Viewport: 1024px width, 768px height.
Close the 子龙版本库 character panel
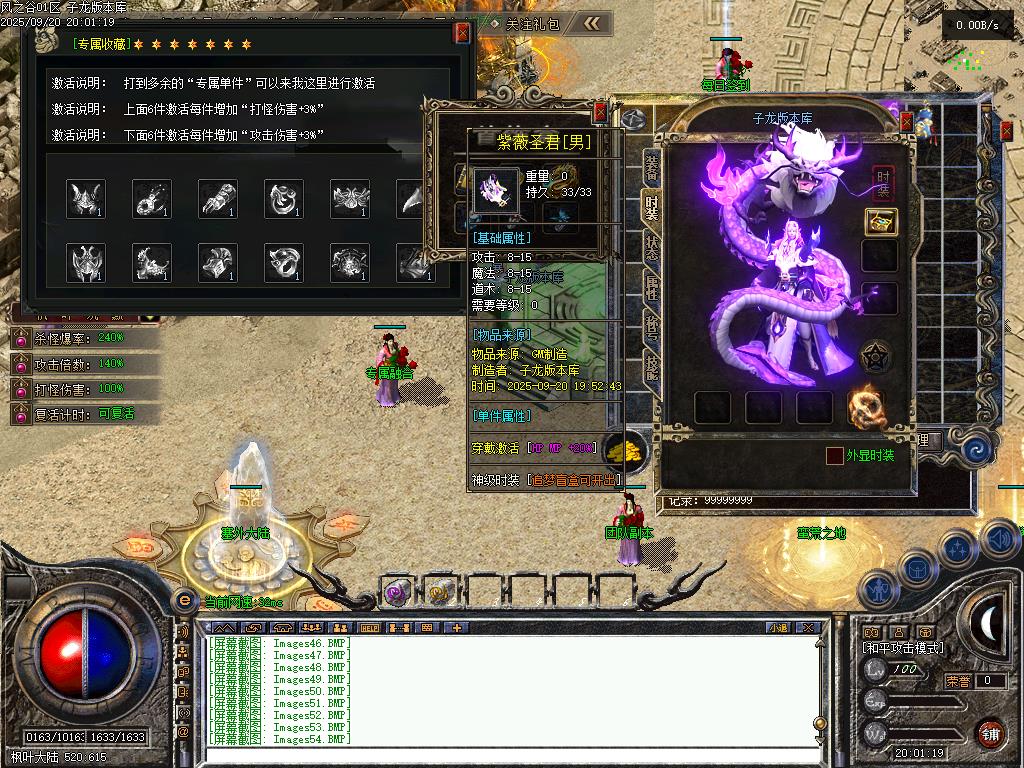click(906, 122)
